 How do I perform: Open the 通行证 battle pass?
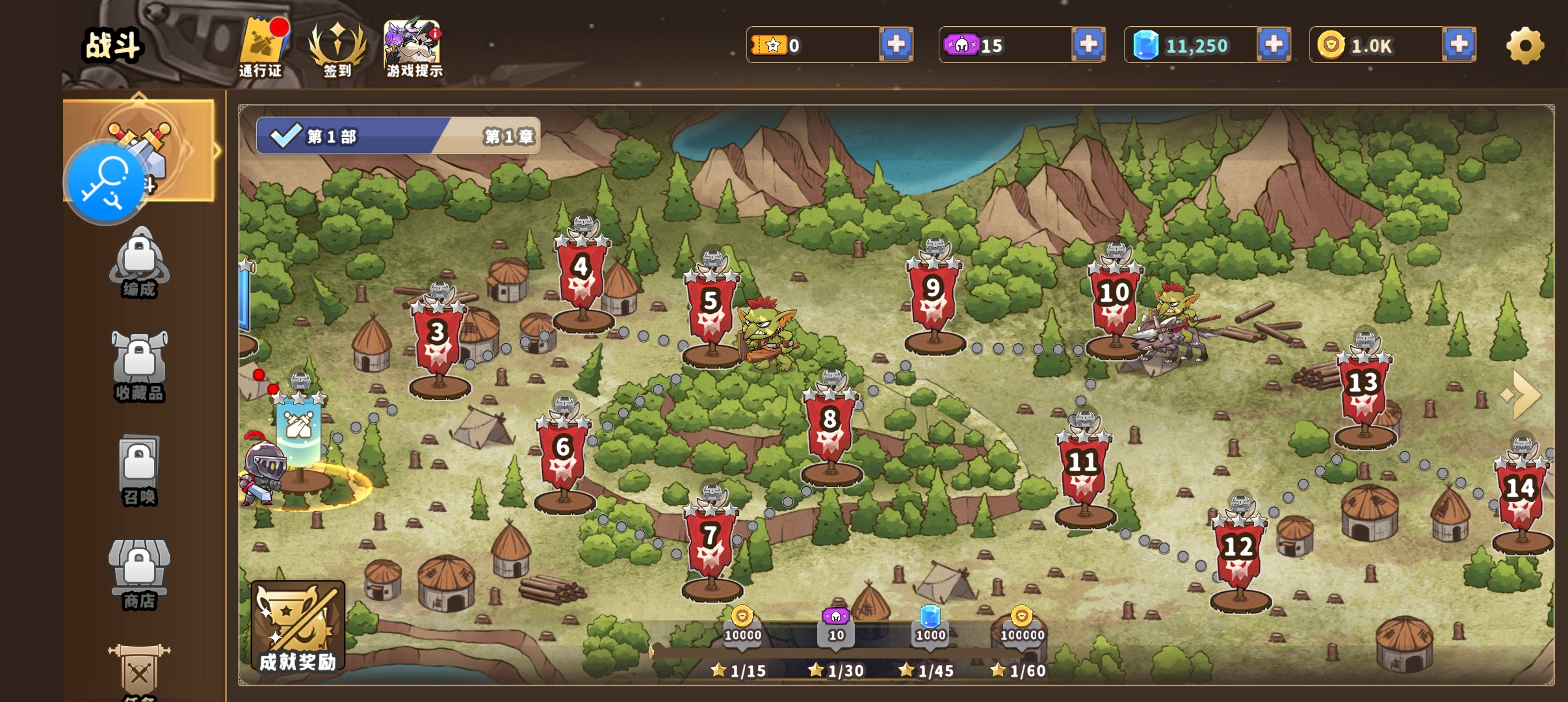pyautogui.click(x=261, y=47)
